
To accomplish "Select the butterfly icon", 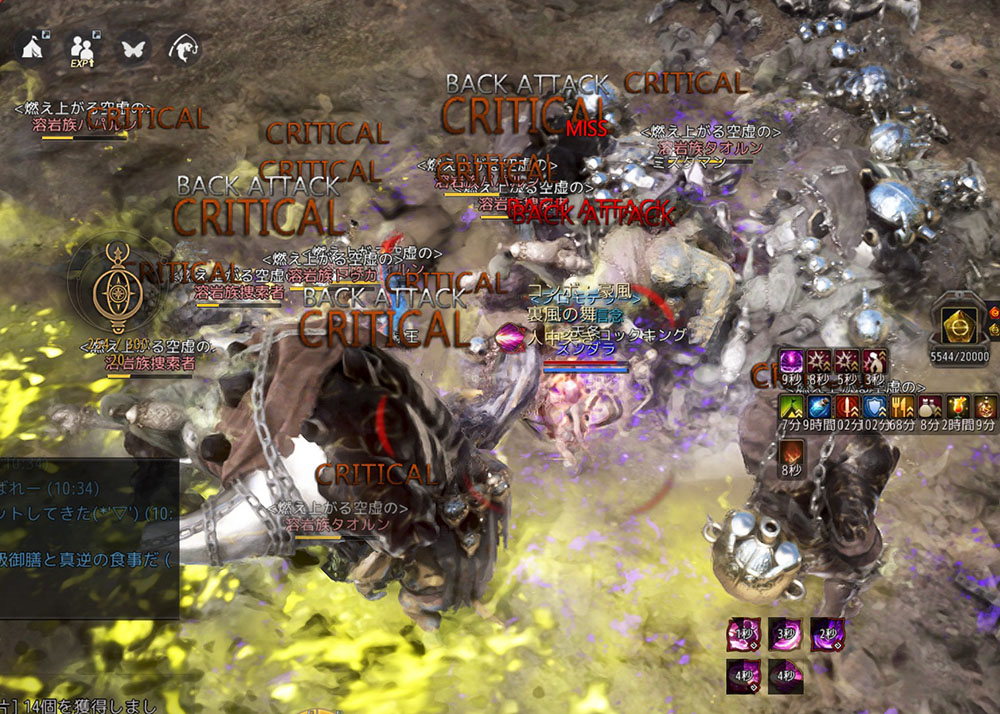I will [131, 47].
